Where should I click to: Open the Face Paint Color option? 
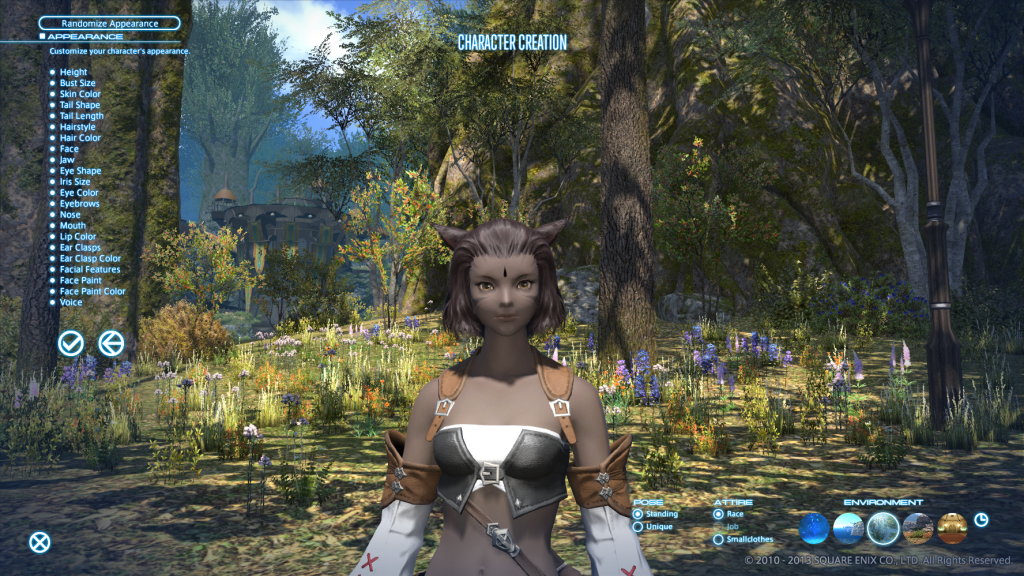92,291
